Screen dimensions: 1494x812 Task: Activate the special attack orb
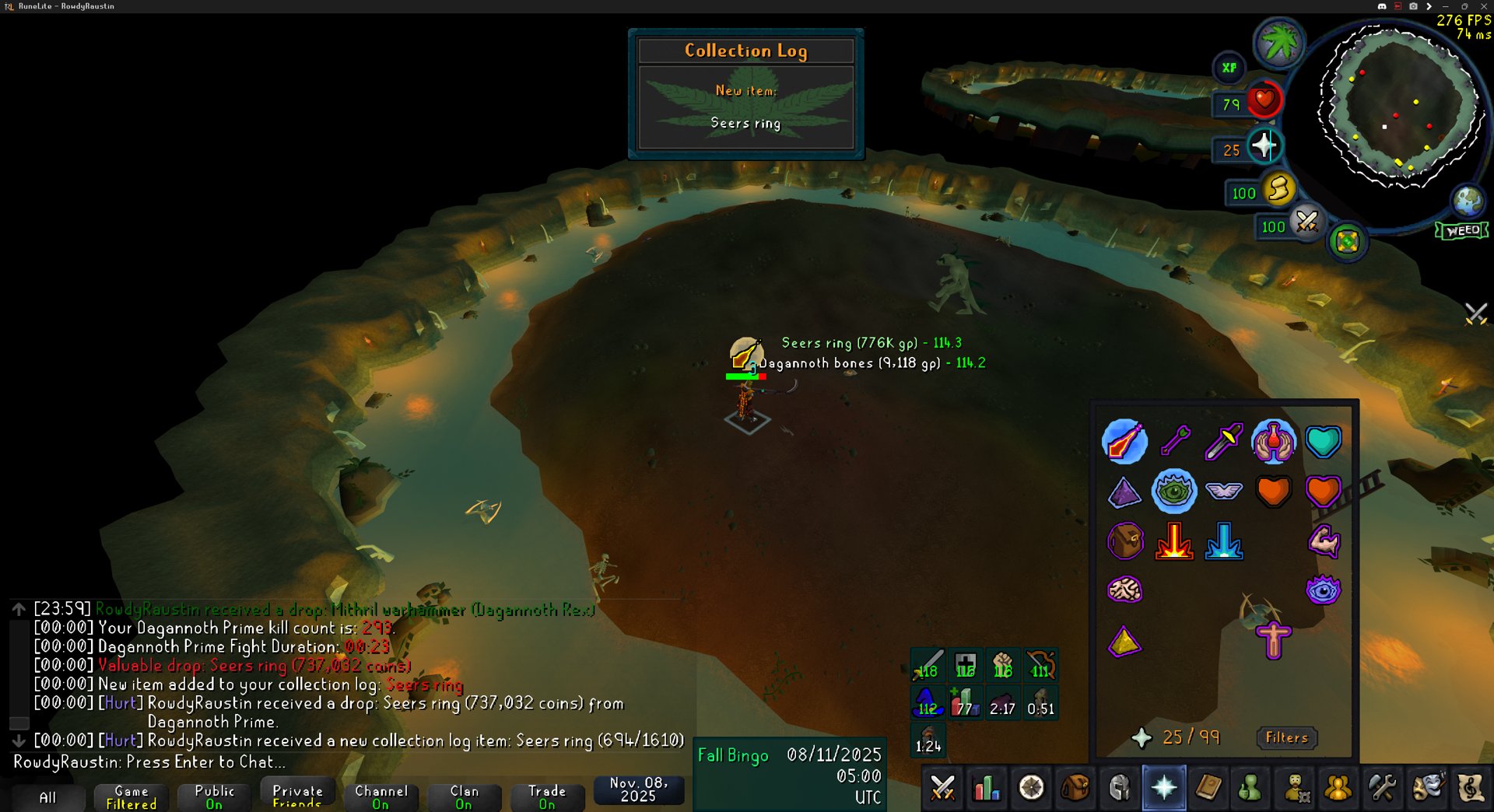point(1306,222)
